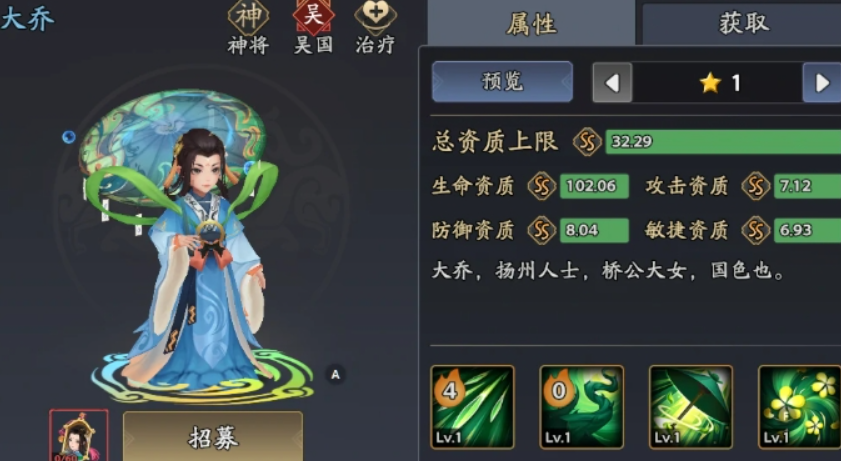
Task: Open the 获取 tab
Action: [x=744, y=24]
